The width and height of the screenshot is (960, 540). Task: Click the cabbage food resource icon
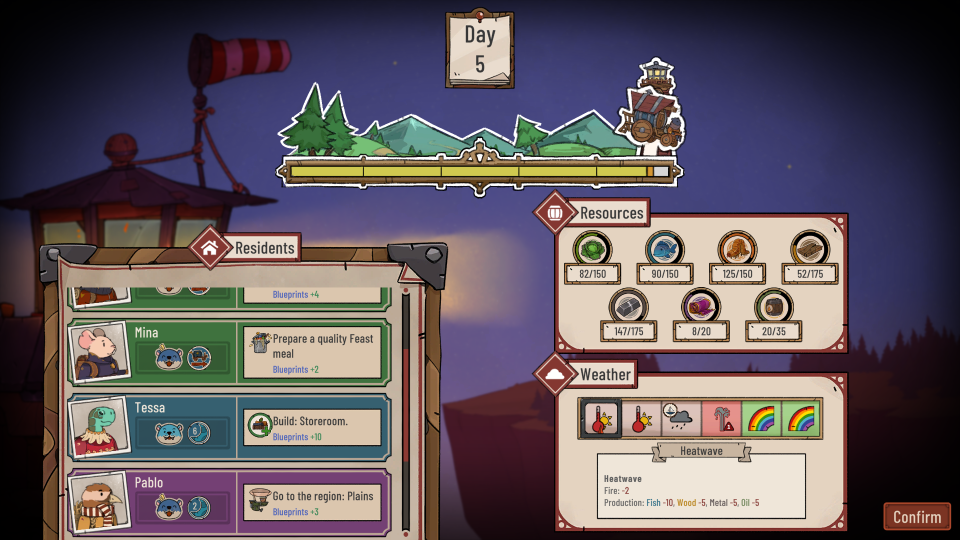point(592,249)
